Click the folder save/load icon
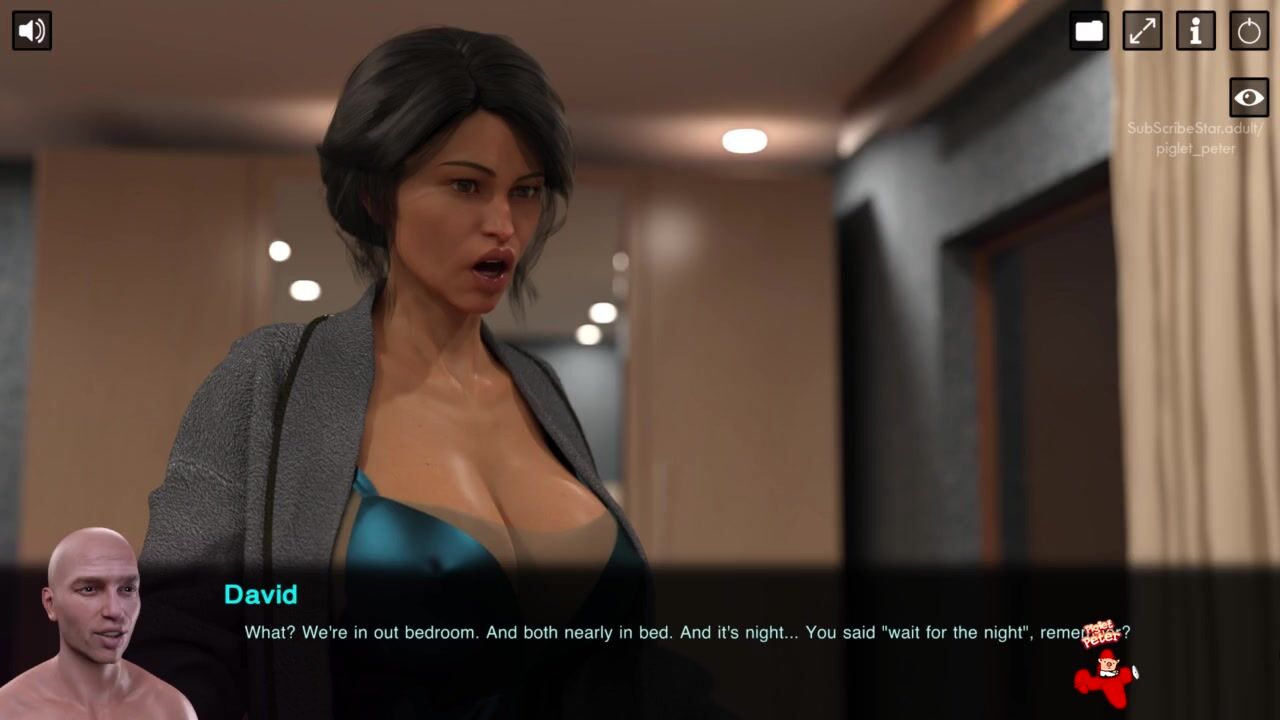The image size is (1280, 720). click(1089, 30)
